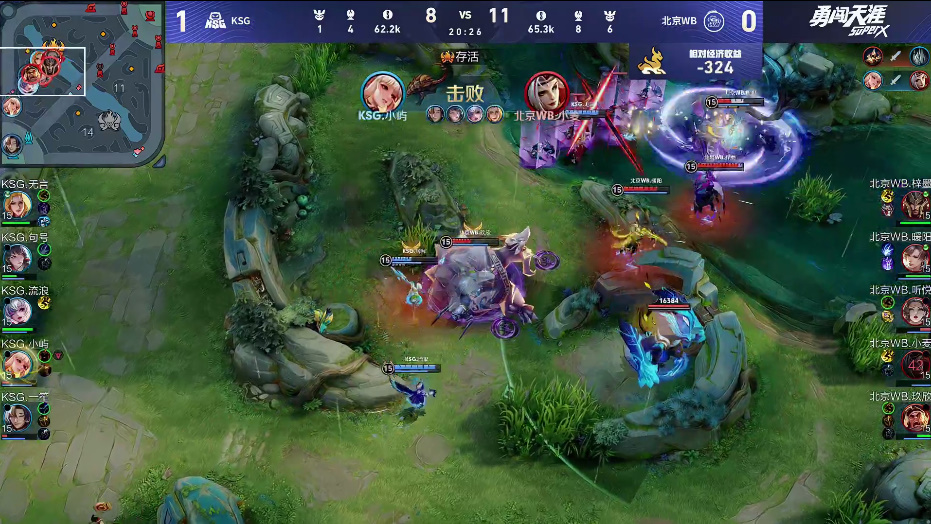
Task: Click the KSG team logo
Action: 214,20
